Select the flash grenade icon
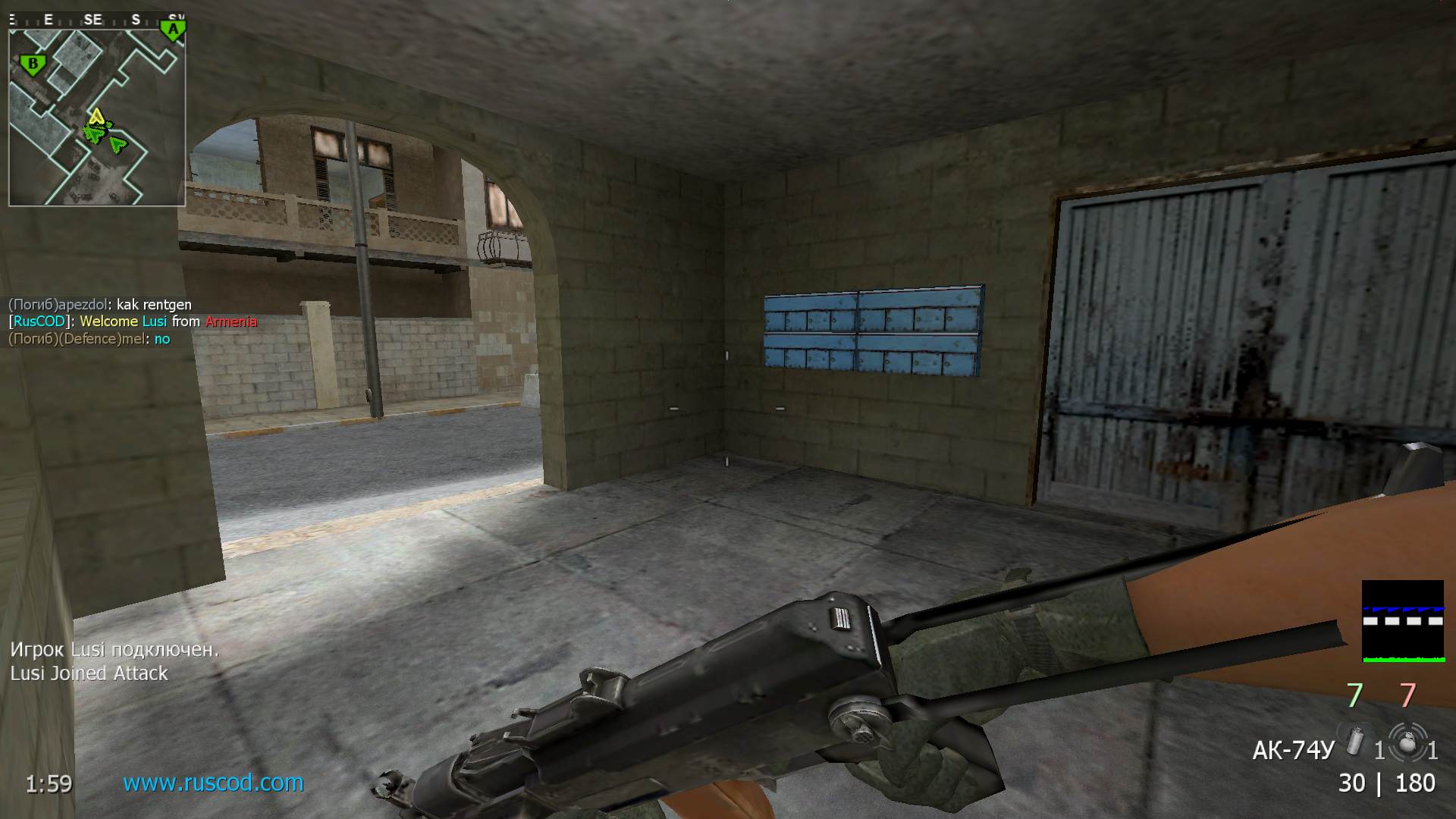This screenshot has height=819, width=1456. [x=1355, y=741]
